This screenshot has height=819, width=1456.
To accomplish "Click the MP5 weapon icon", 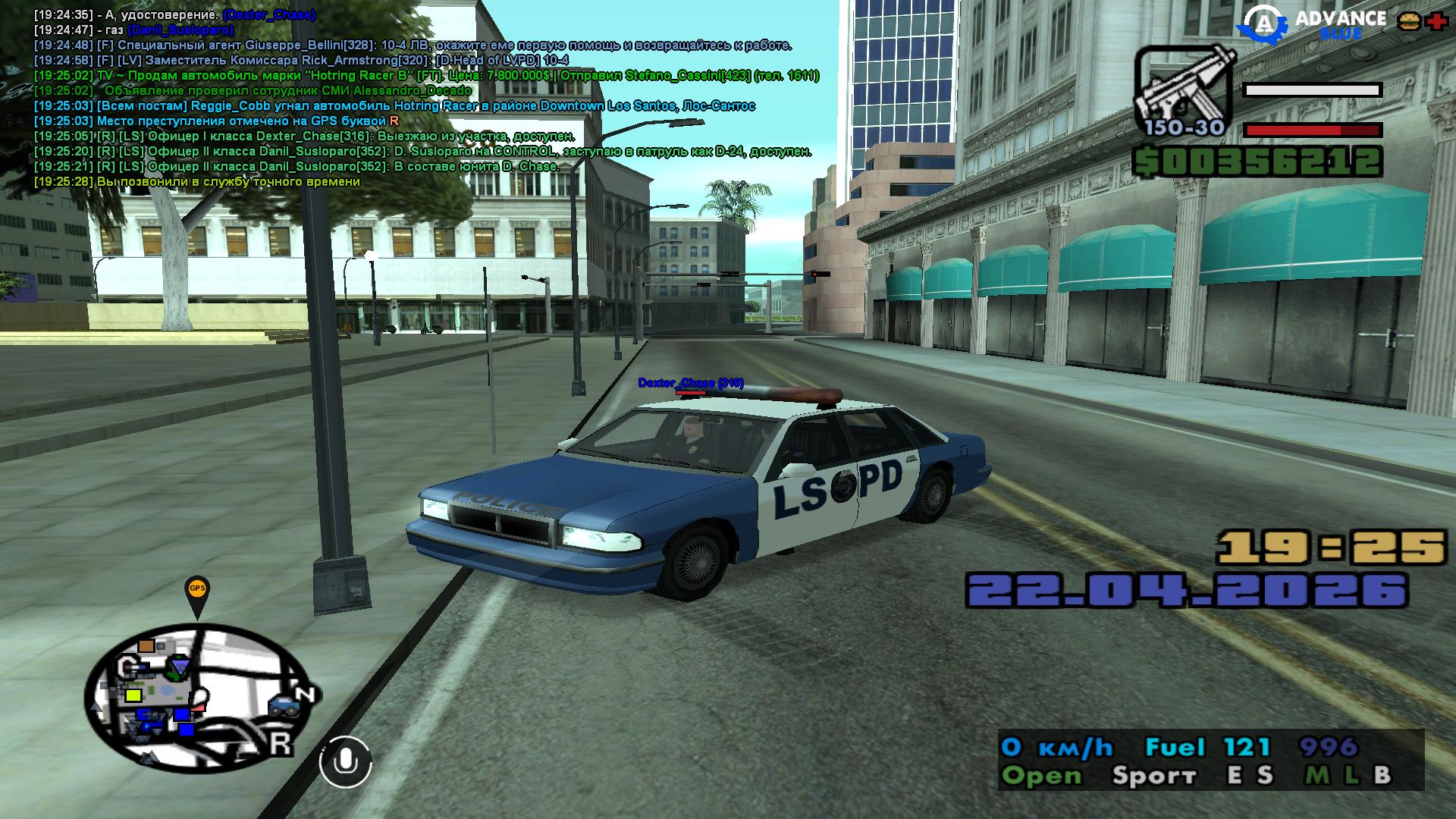I will (x=1183, y=93).
